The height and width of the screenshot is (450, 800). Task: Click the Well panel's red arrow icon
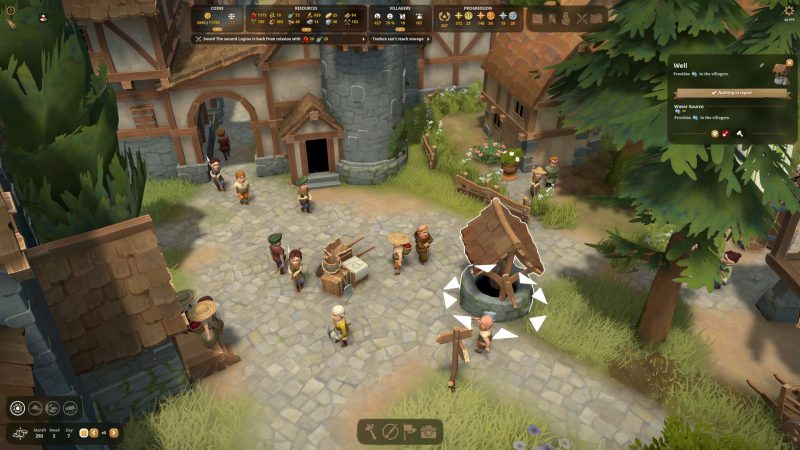[x=727, y=133]
